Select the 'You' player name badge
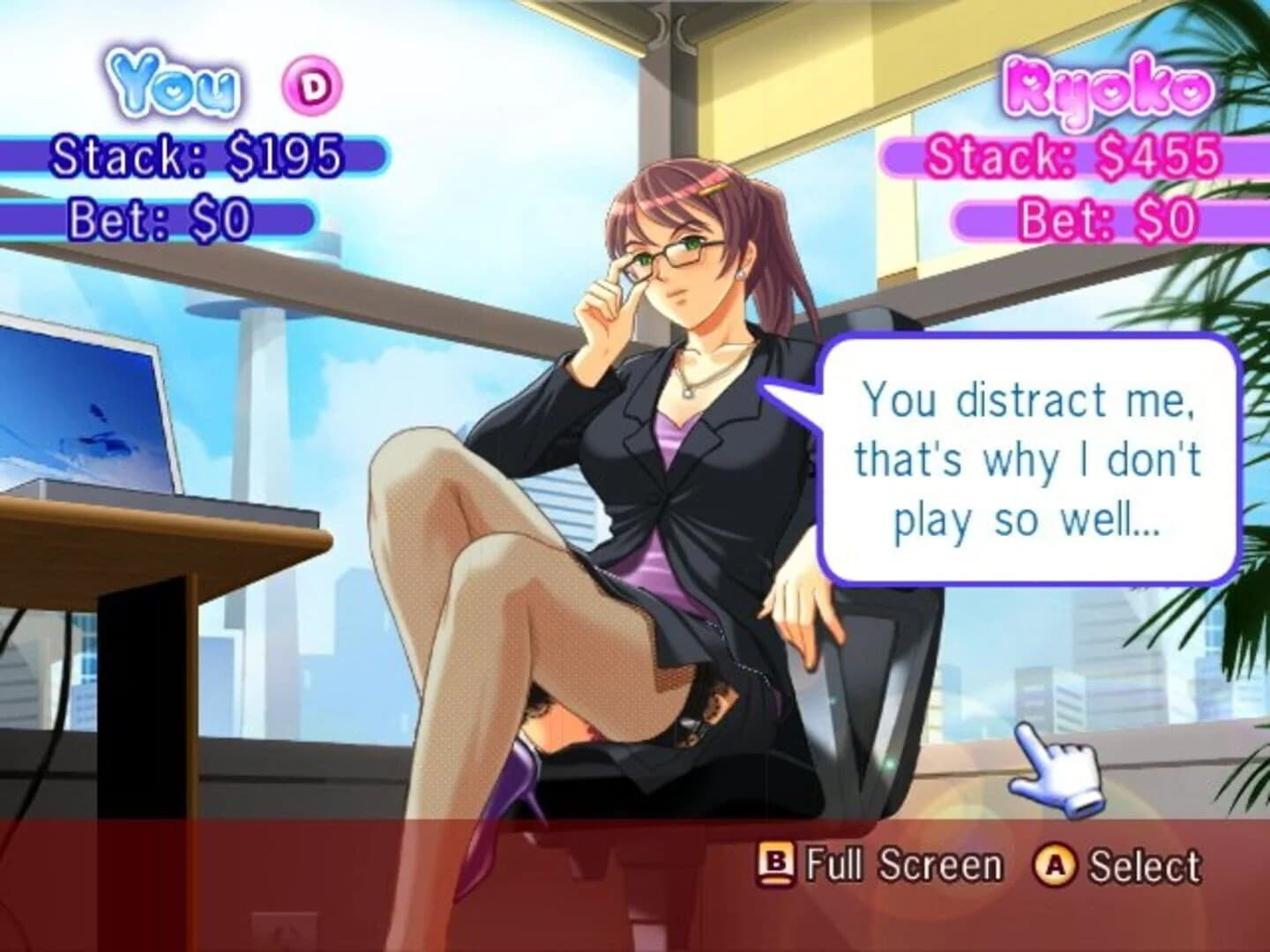 click(174, 84)
